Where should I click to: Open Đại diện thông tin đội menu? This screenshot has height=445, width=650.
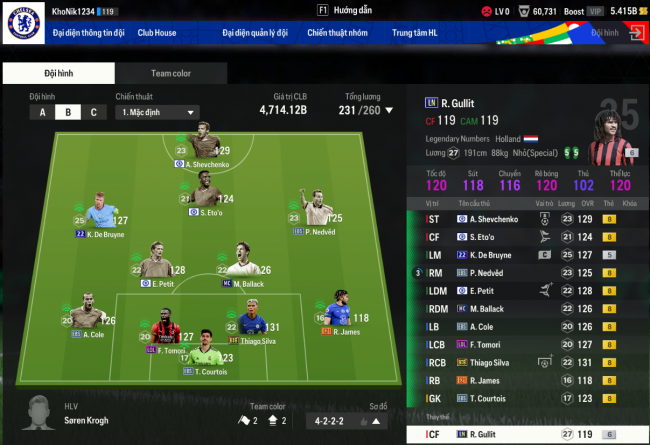click(x=89, y=33)
